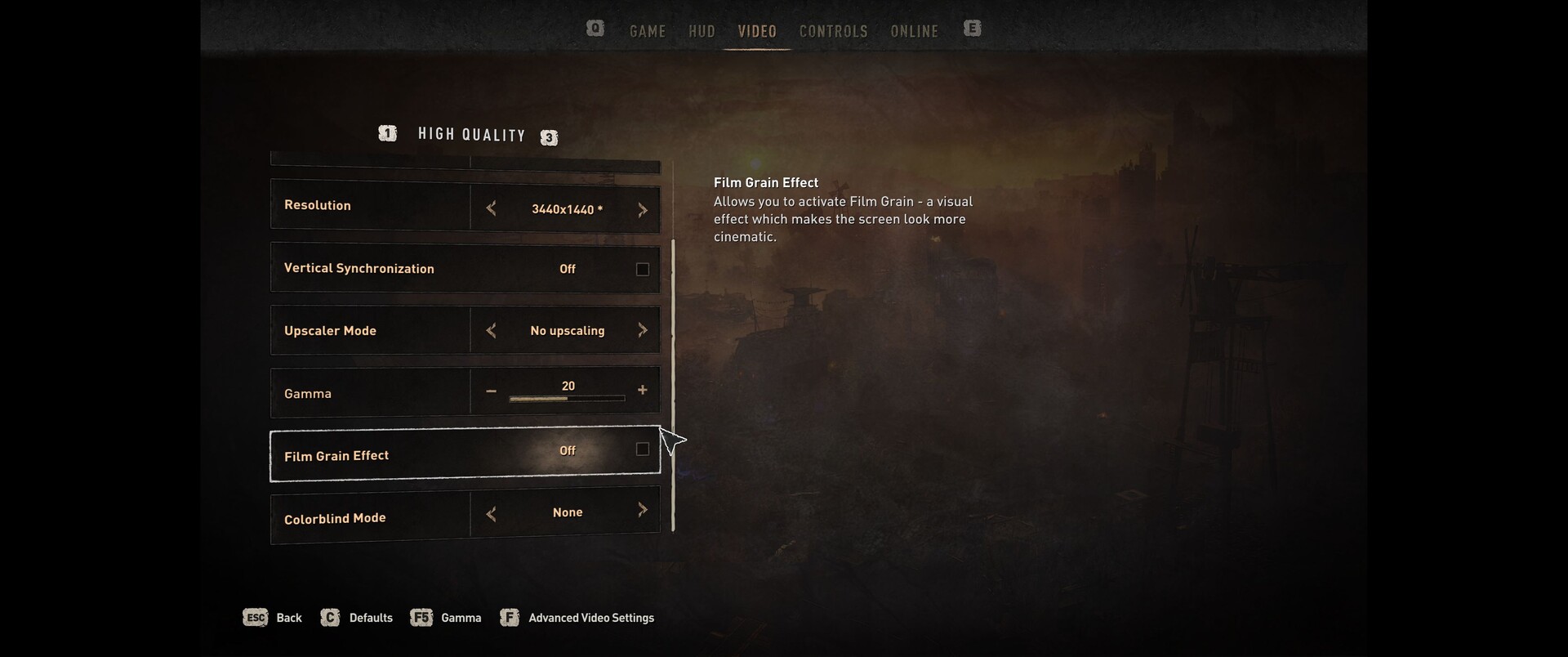Switch to the GAME tab
The image size is (1568, 657).
pyautogui.click(x=648, y=31)
